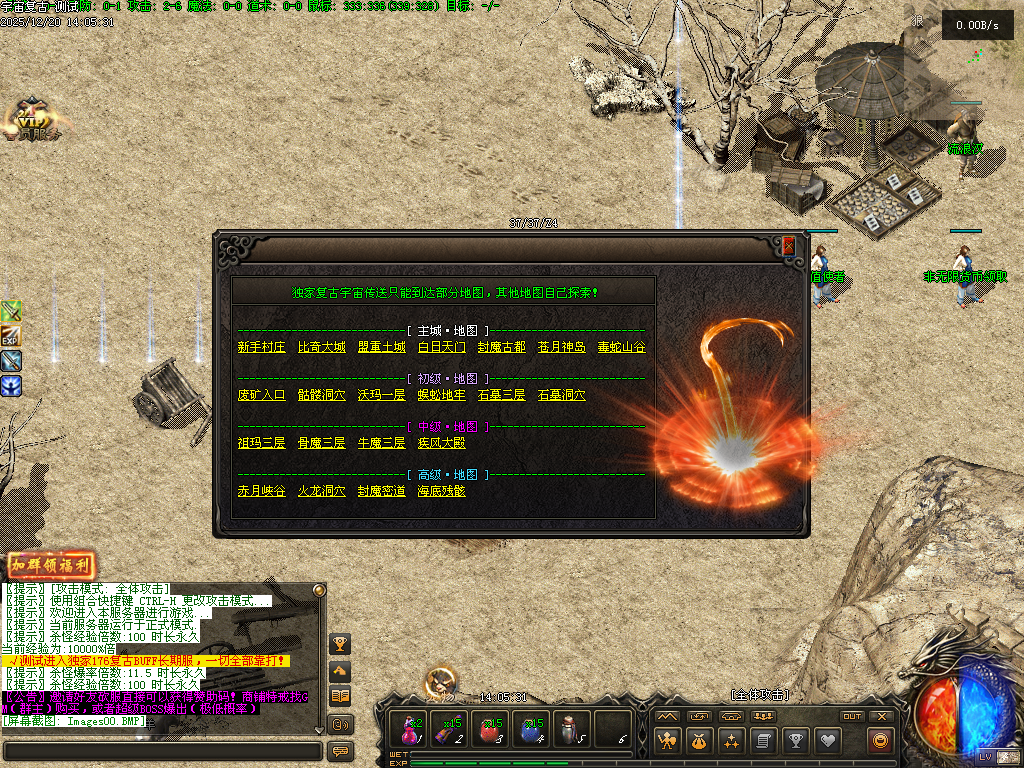The height and width of the screenshot is (768, 1024).
Task: Teleport to 比奇大城
Action: (321, 348)
